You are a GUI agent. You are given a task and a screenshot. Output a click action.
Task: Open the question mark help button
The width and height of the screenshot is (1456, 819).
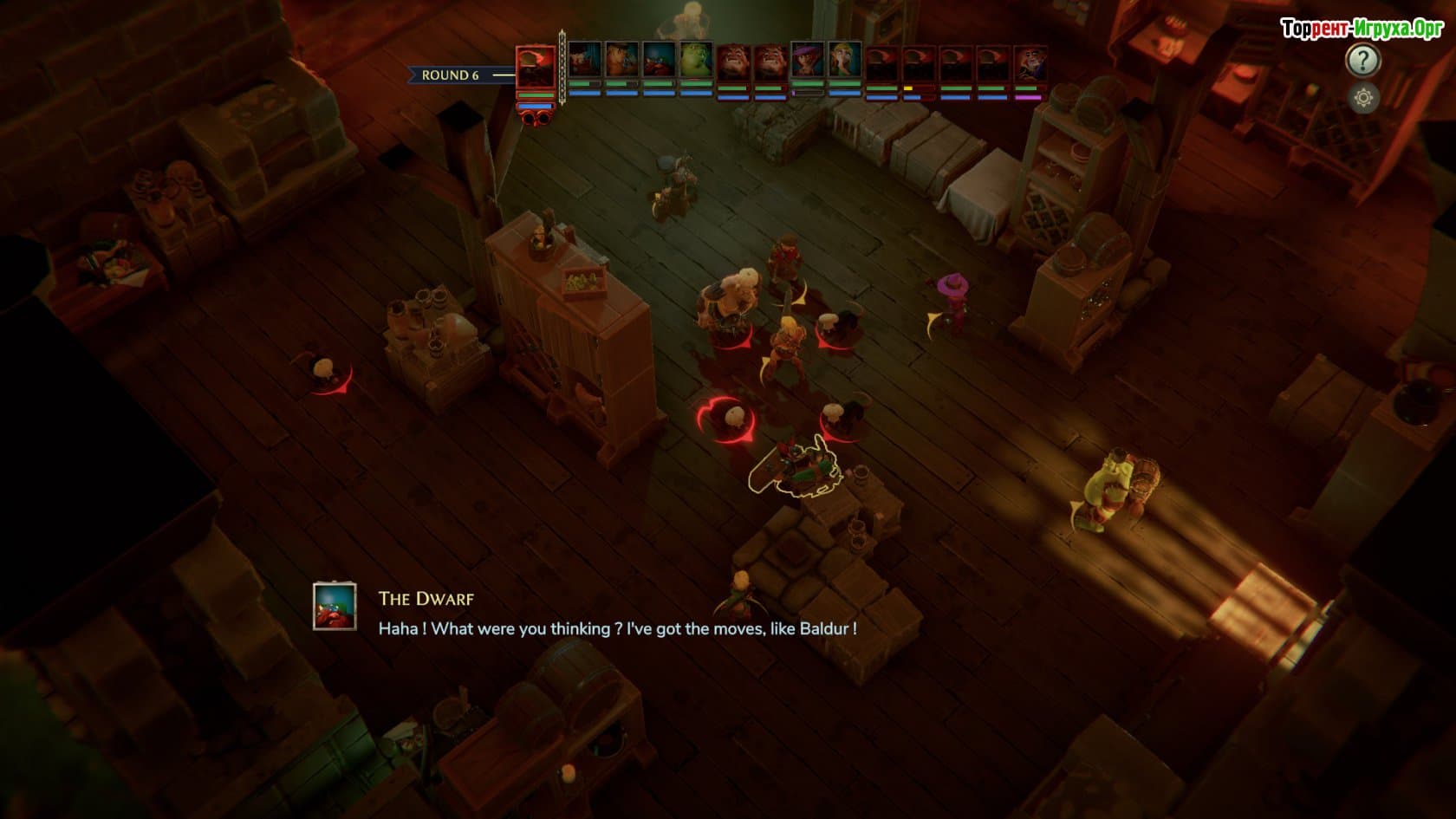(x=1362, y=60)
